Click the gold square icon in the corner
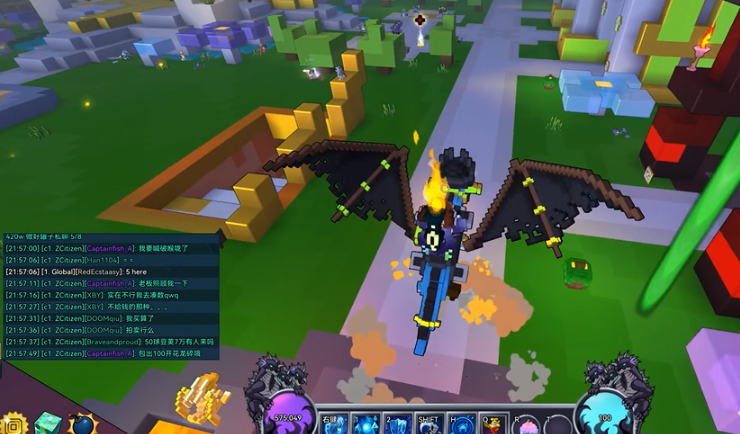This screenshot has height=434, width=740. click(13, 424)
